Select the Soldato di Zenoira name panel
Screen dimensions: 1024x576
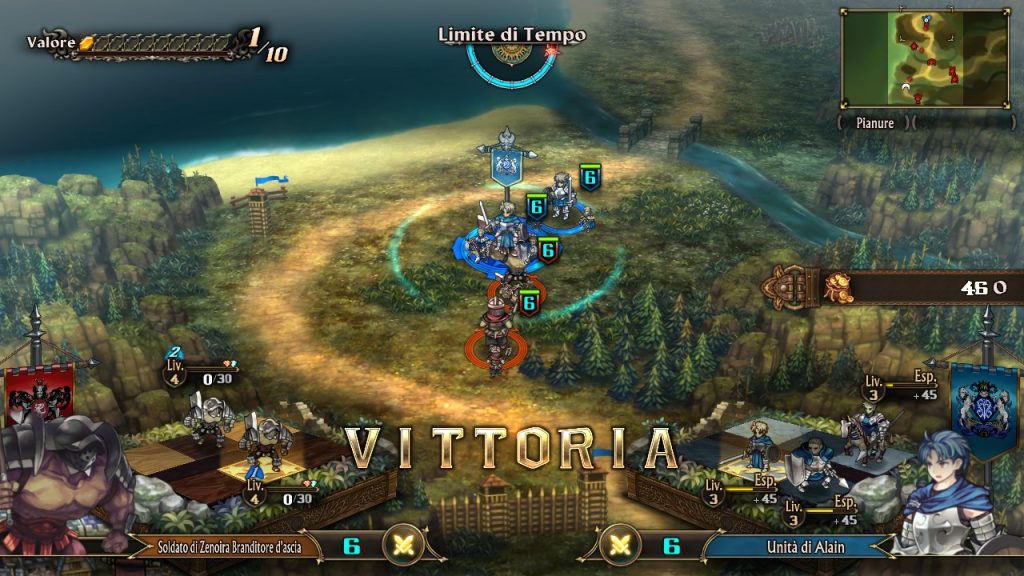[x=225, y=546]
